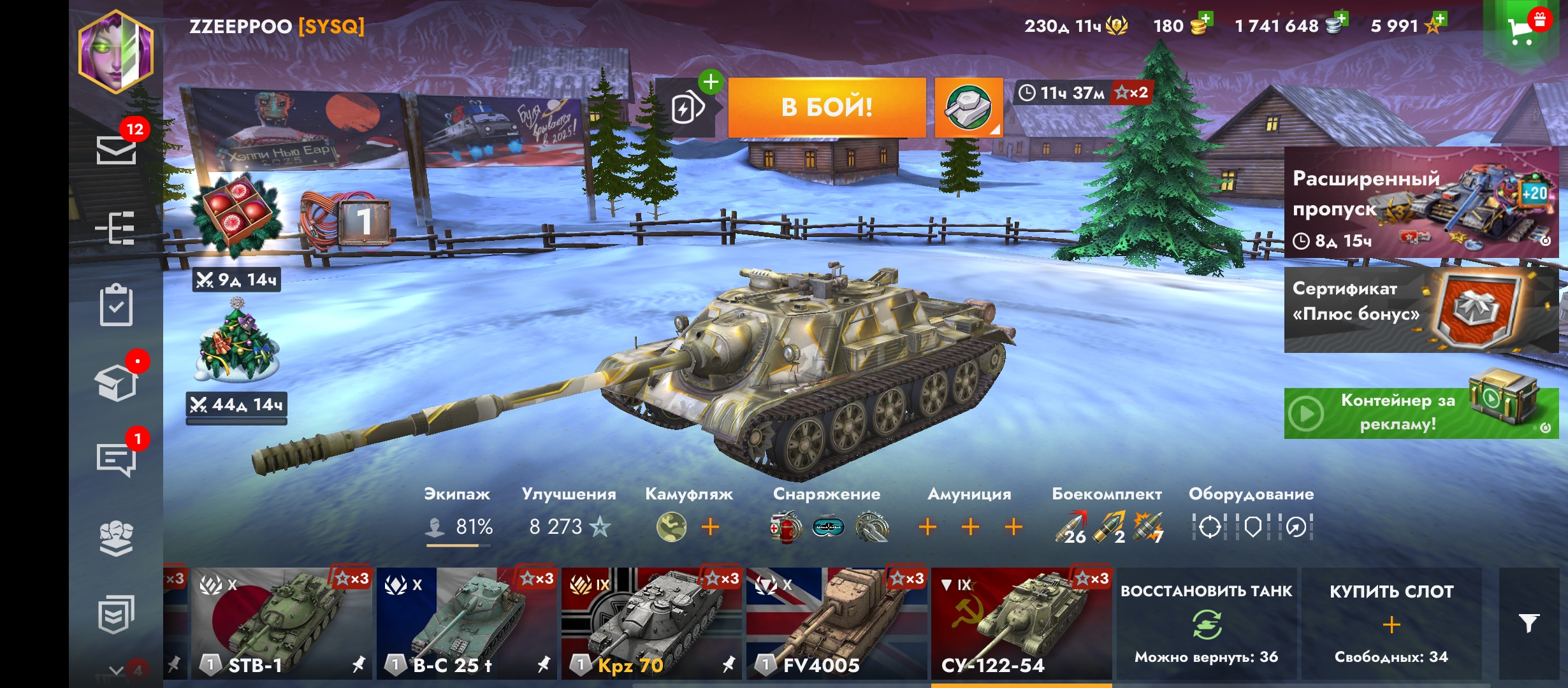The image size is (1568, 688).
Task: Open the containers box icon
Action: pos(116,383)
